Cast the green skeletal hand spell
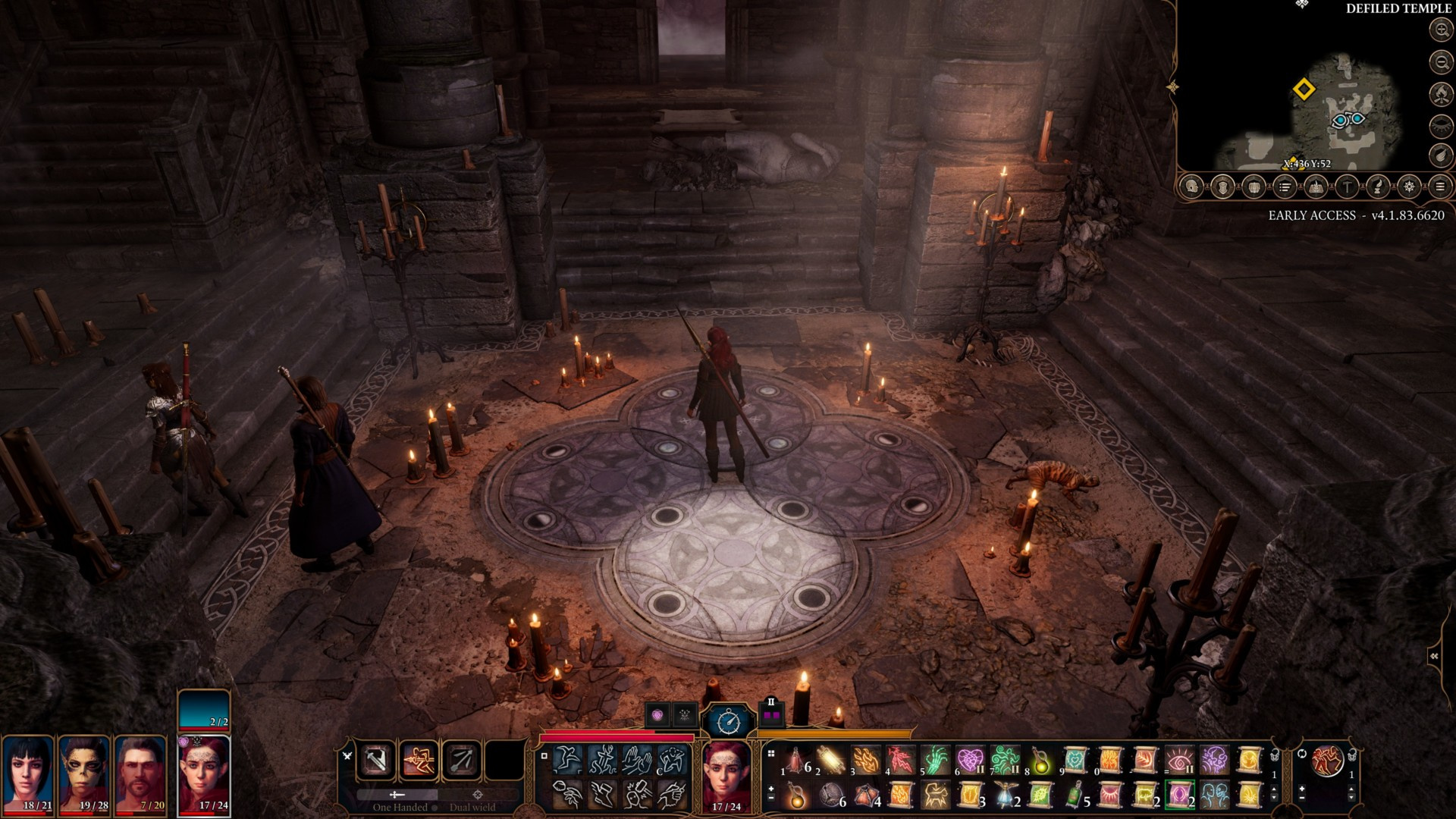 point(935,759)
